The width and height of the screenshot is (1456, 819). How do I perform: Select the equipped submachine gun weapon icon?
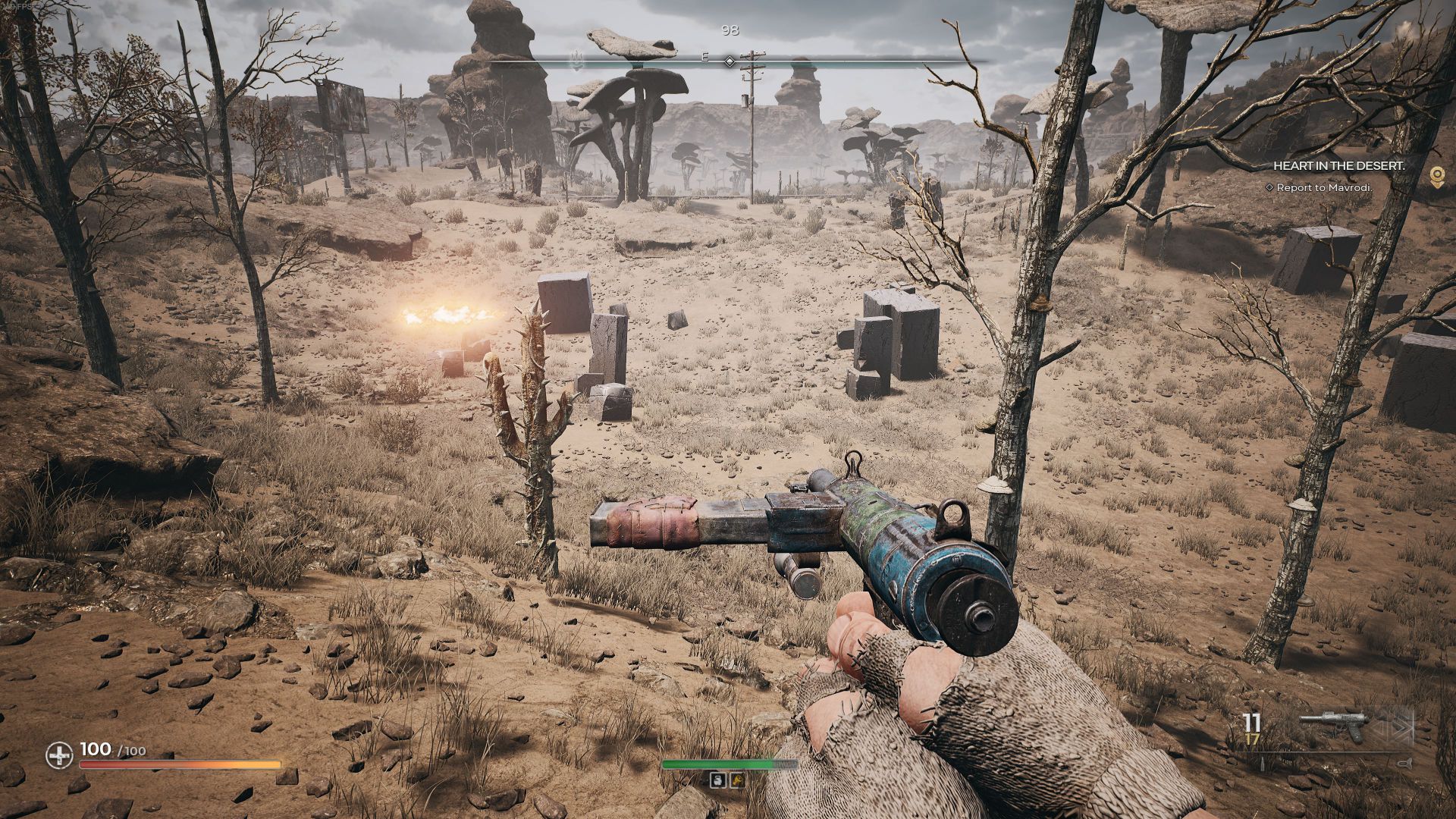tap(1332, 726)
